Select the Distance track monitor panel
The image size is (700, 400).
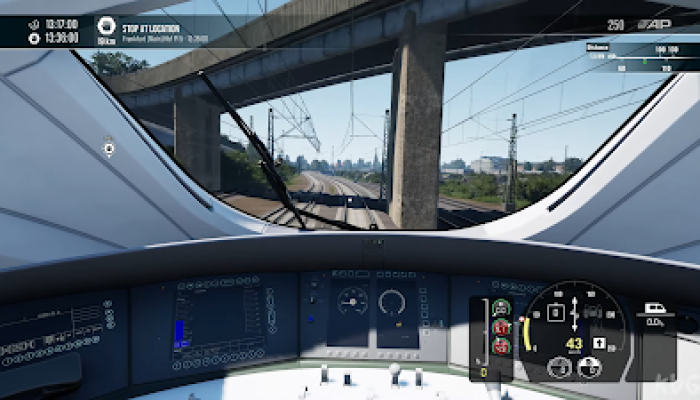640,57
